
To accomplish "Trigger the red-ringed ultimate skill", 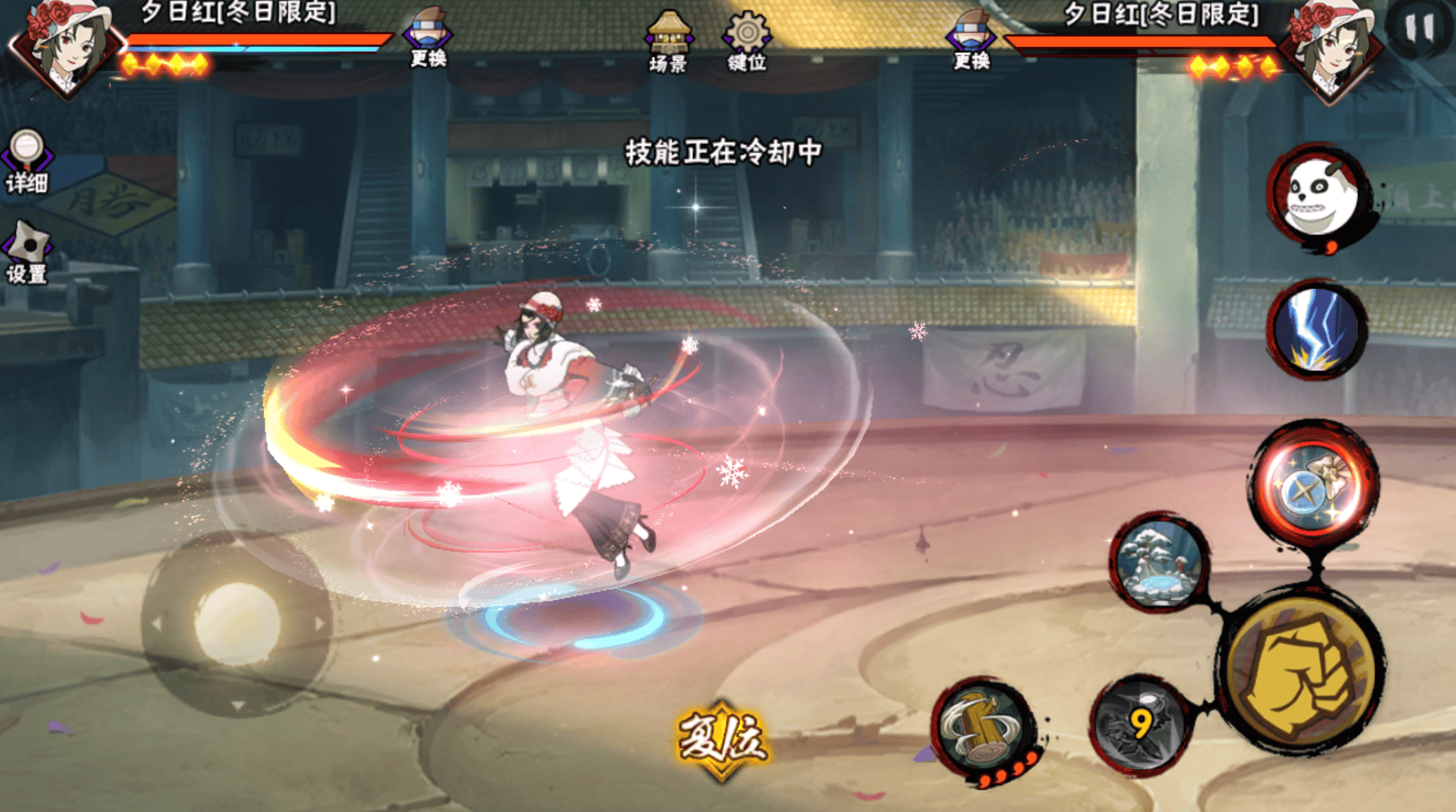I will (1315, 484).
